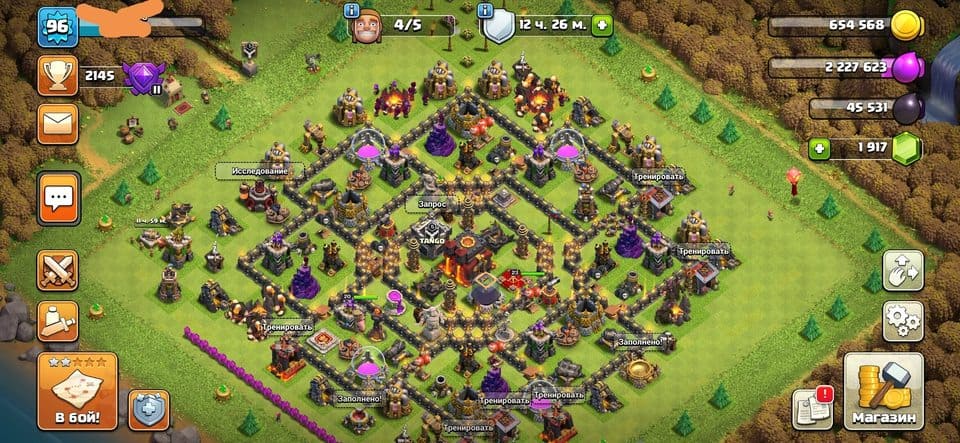Tap the green plus next to the shield timer
Screen dimensions: 960x443
[x=601, y=25]
